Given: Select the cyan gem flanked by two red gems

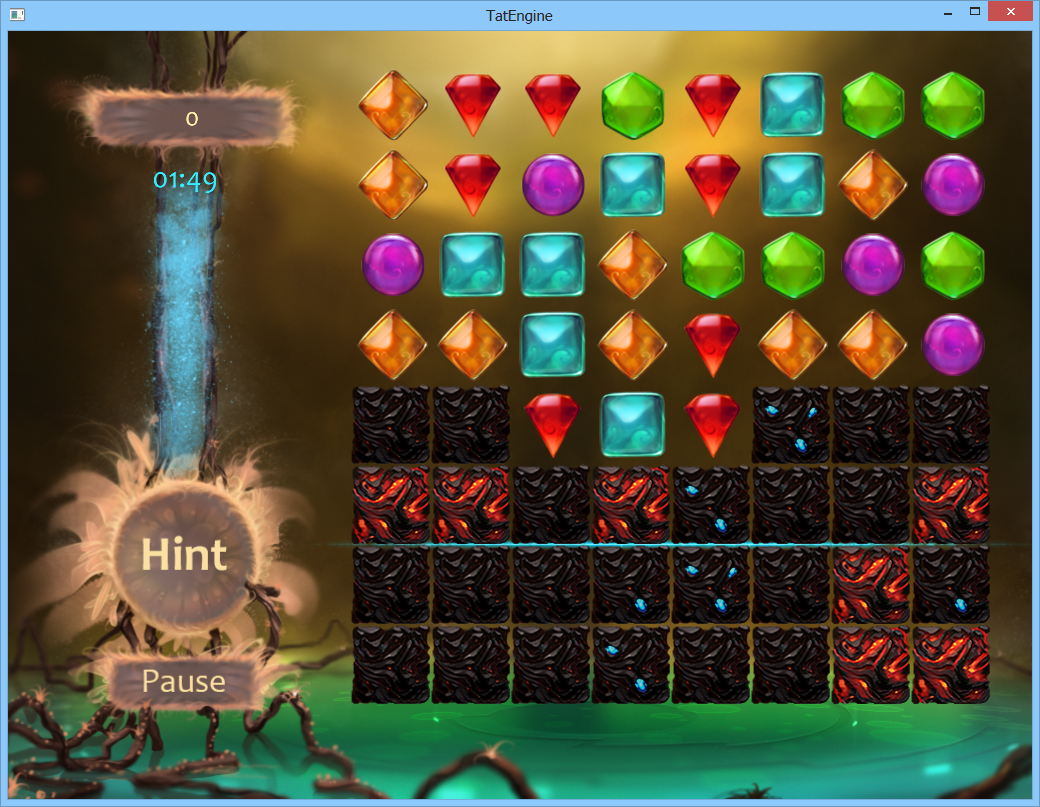Looking at the screenshot, I should tap(633, 424).
